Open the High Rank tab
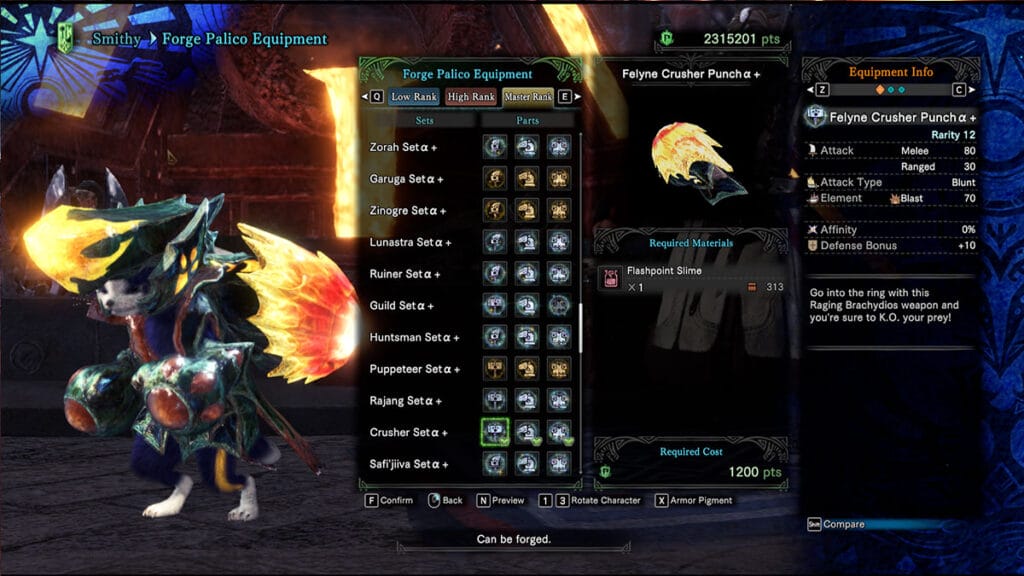Image resolution: width=1024 pixels, height=576 pixels. tap(471, 97)
